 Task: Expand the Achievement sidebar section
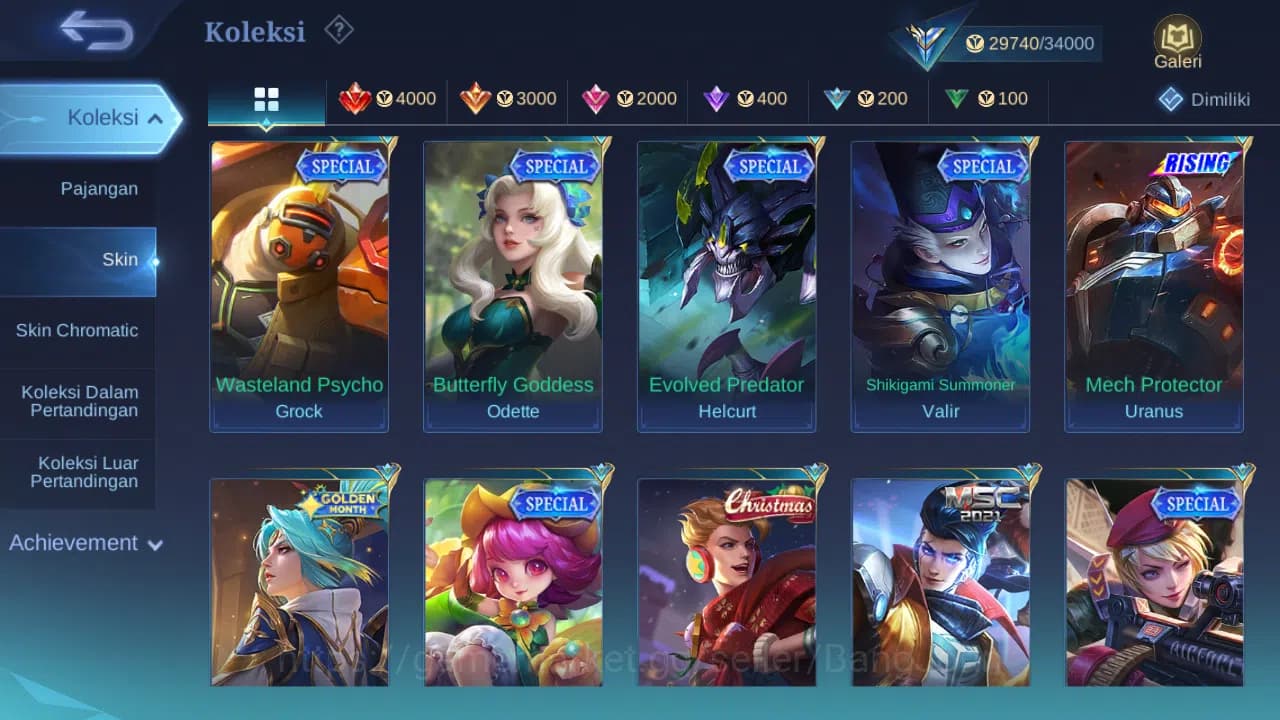pos(83,543)
